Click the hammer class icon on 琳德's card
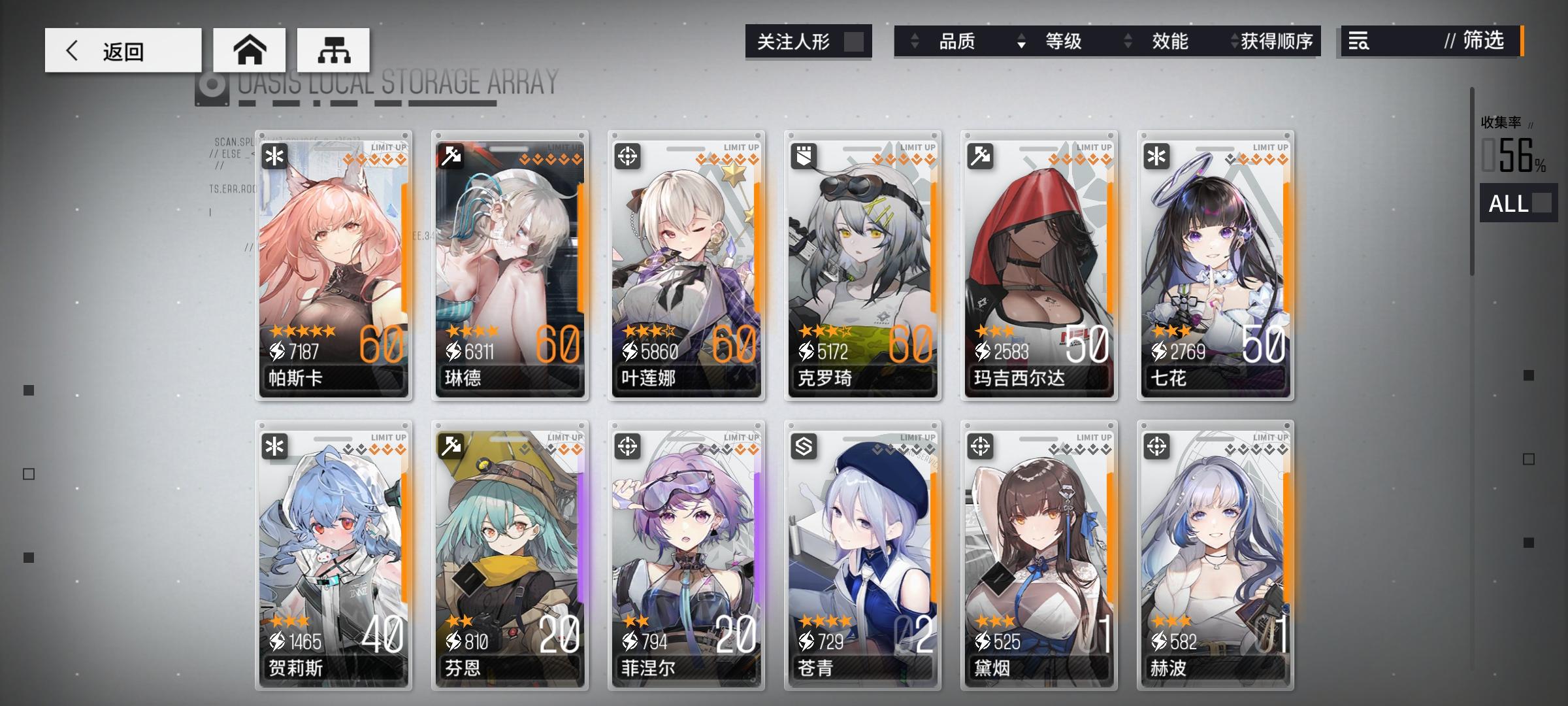1568x706 pixels. pos(451,156)
